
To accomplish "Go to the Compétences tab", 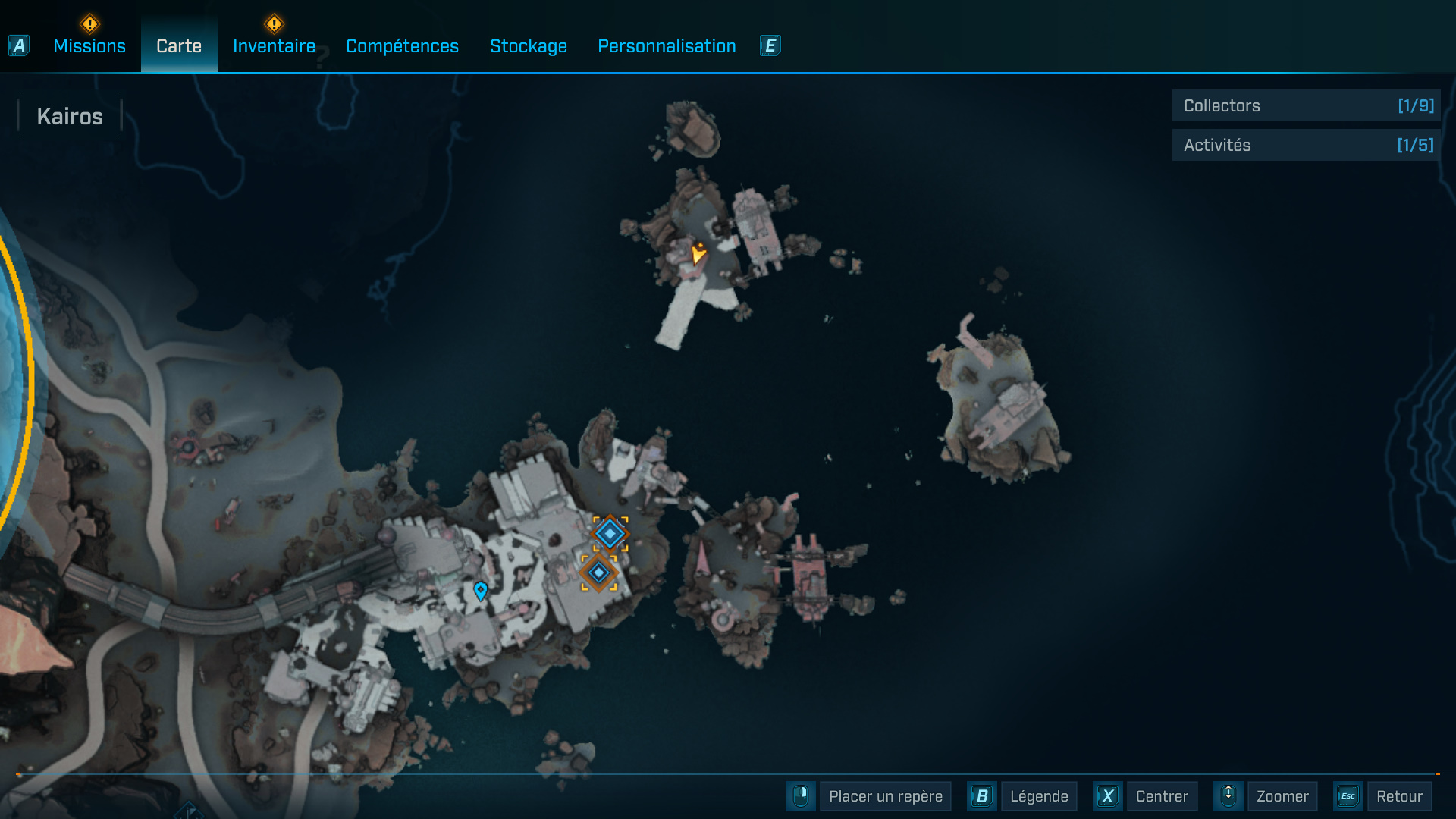I will pos(402,46).
